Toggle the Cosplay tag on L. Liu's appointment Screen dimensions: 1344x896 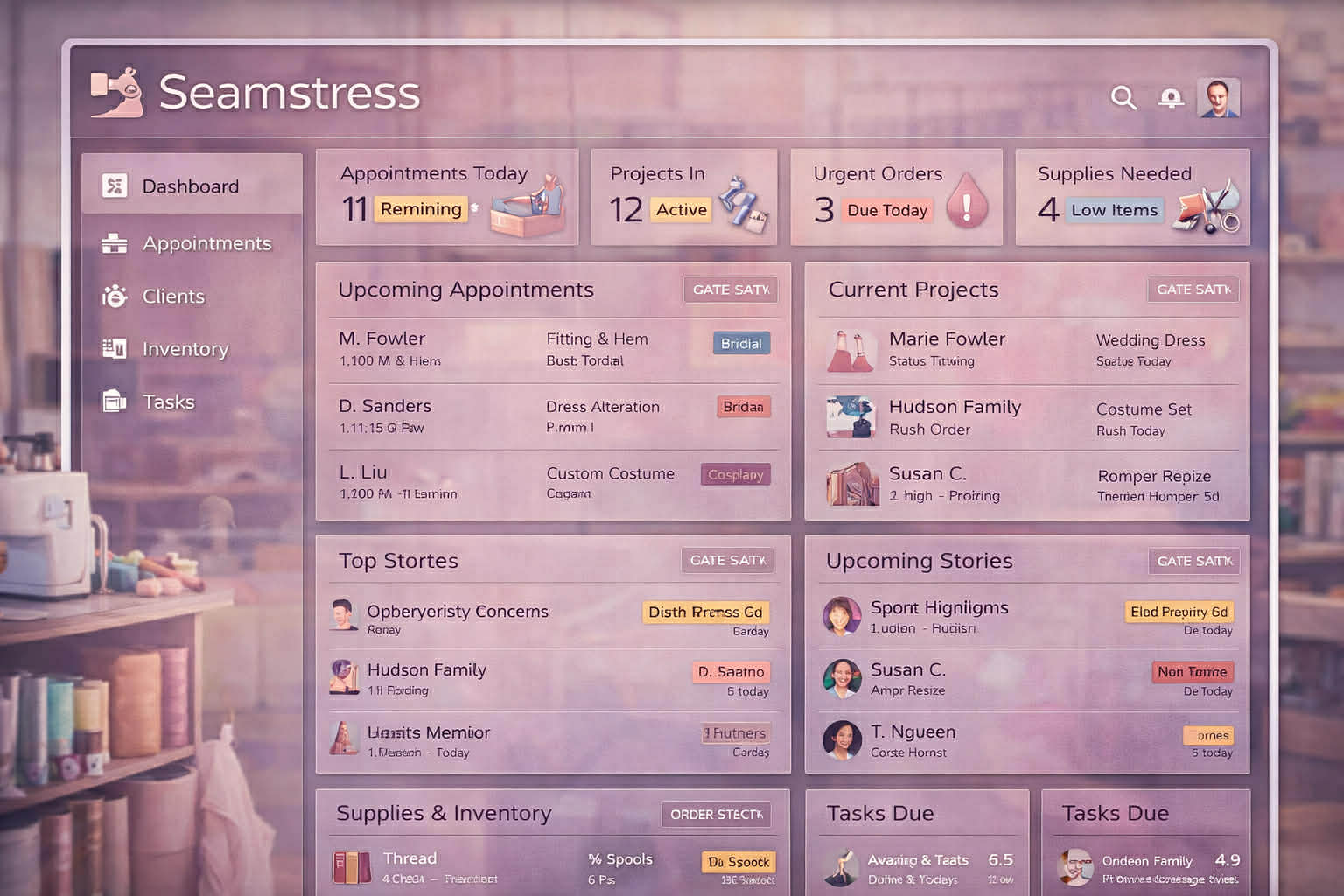point(735,474)
